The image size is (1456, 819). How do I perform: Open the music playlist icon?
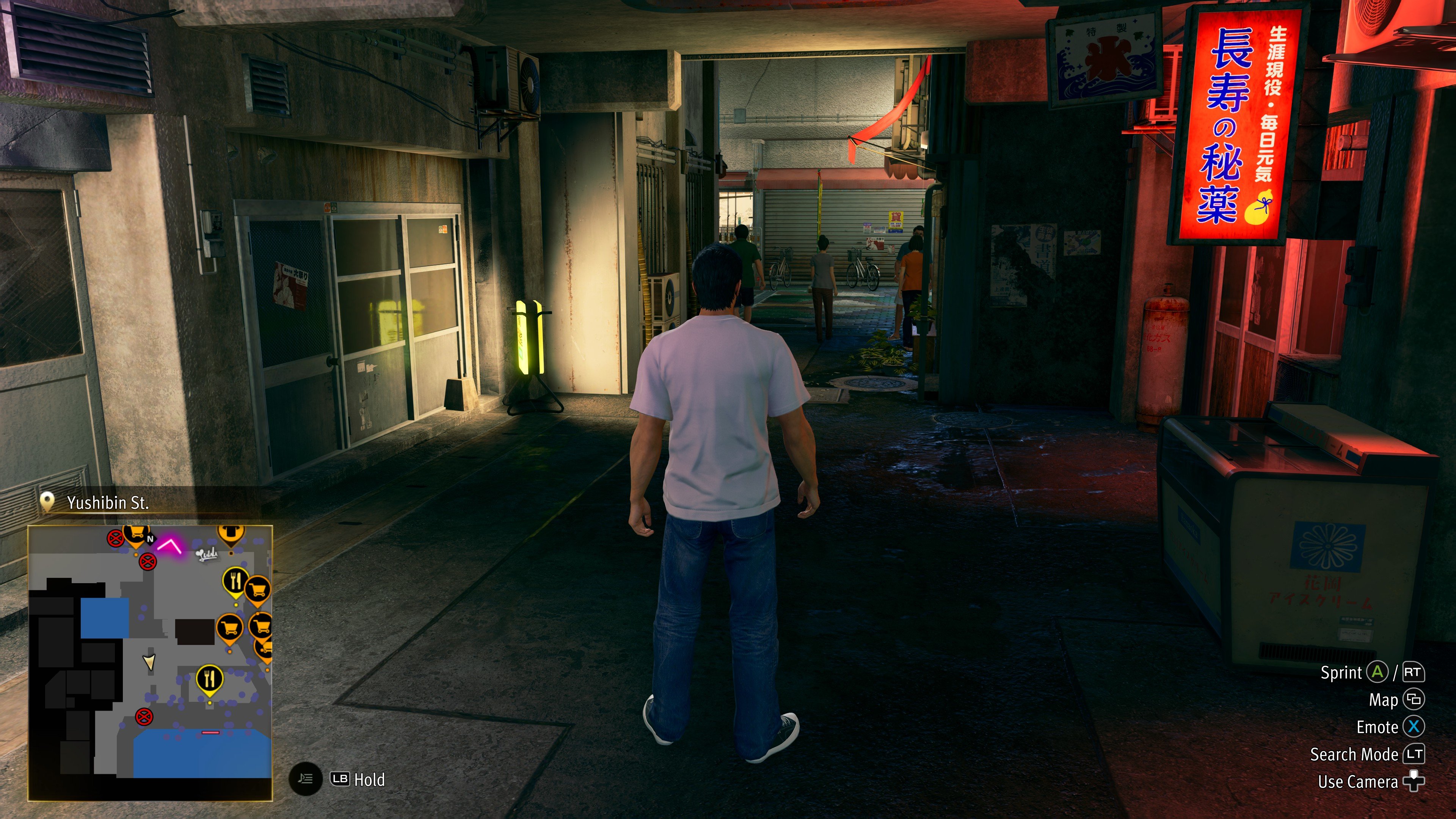click(306, 780)
